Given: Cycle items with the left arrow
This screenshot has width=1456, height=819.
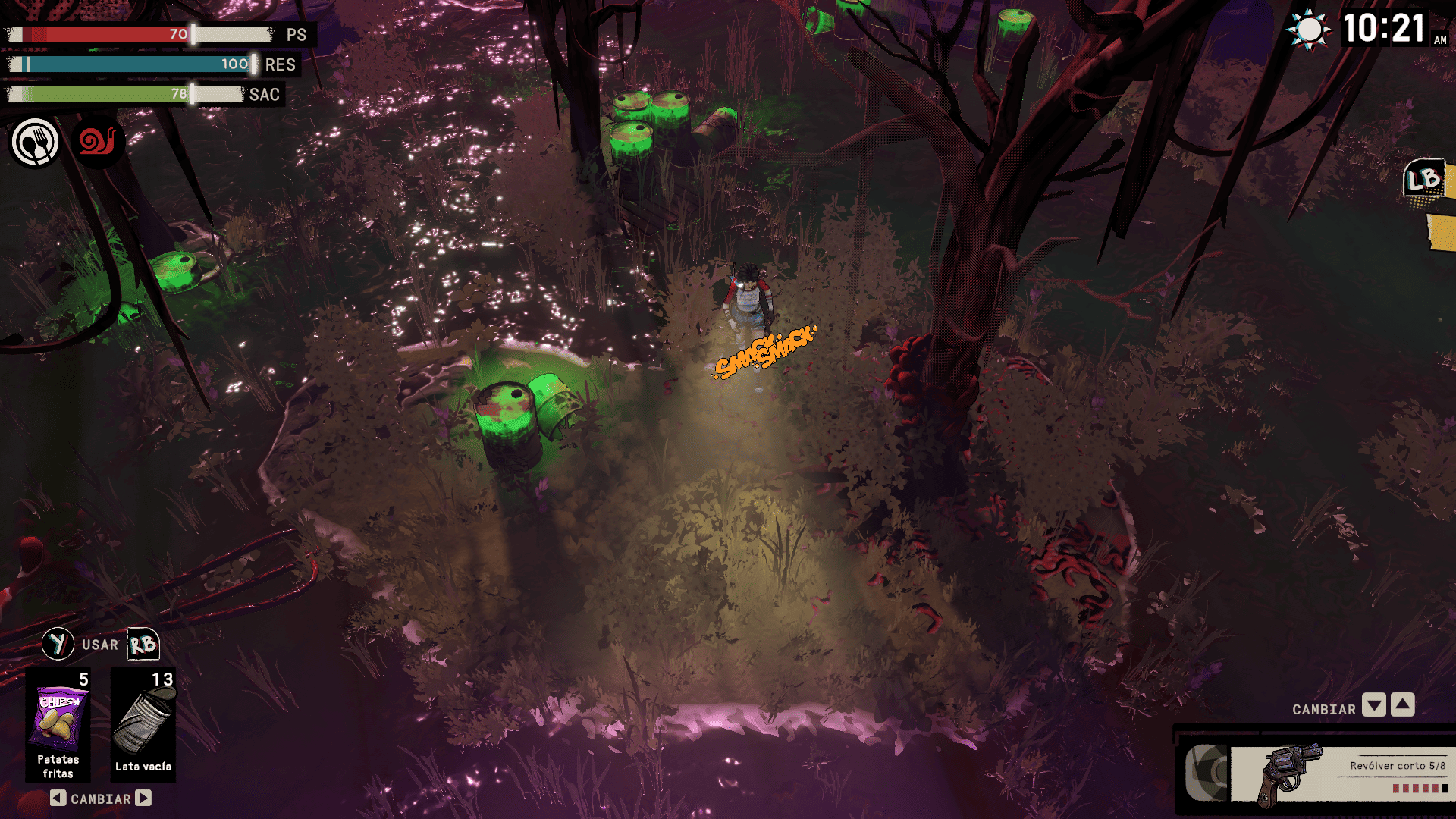Looking at the screenshot, I should tap(58, 798).
